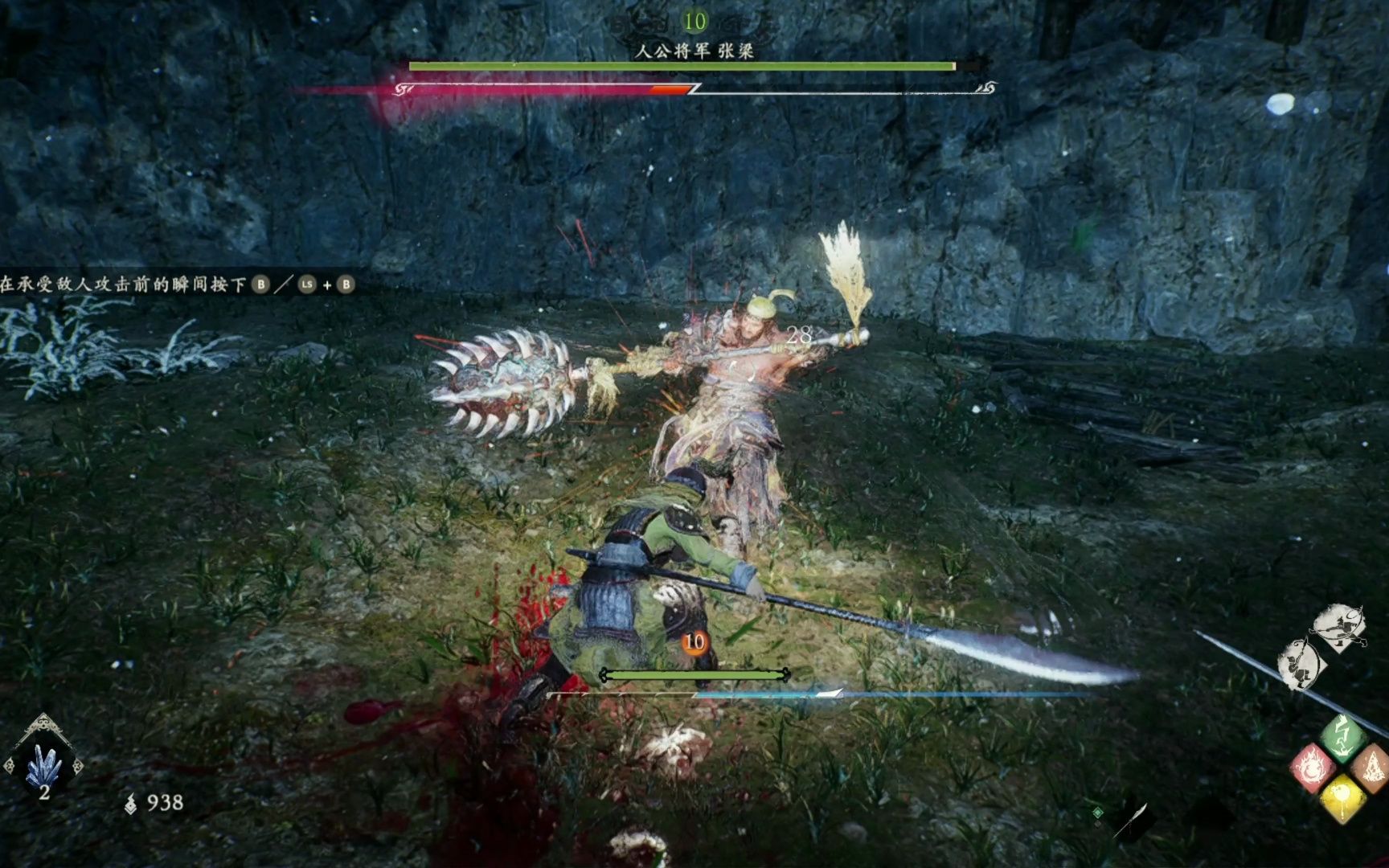Cast the brown earth-phase spell
Viewport: 1389px width, 868px height.
pos(1371,766)
